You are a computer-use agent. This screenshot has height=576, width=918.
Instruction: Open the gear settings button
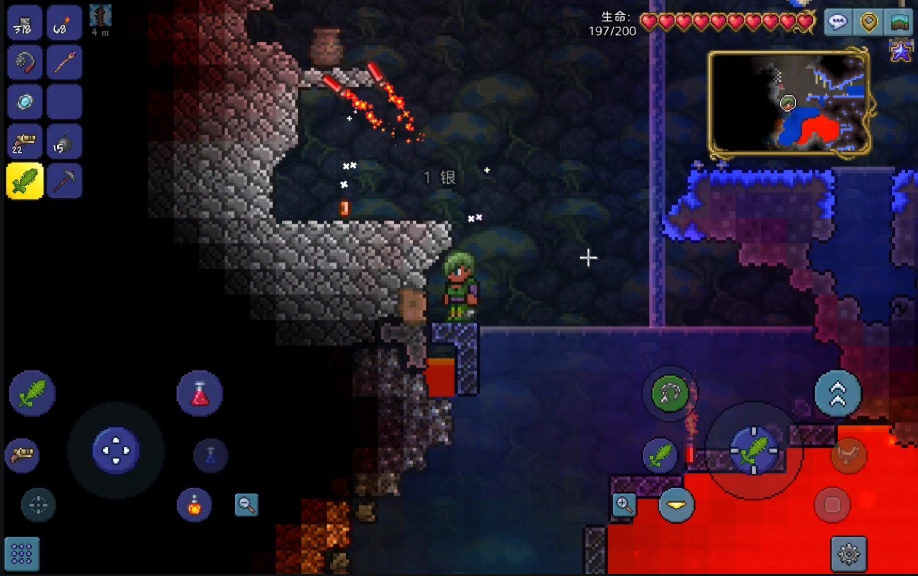click(x=849, y=553)
